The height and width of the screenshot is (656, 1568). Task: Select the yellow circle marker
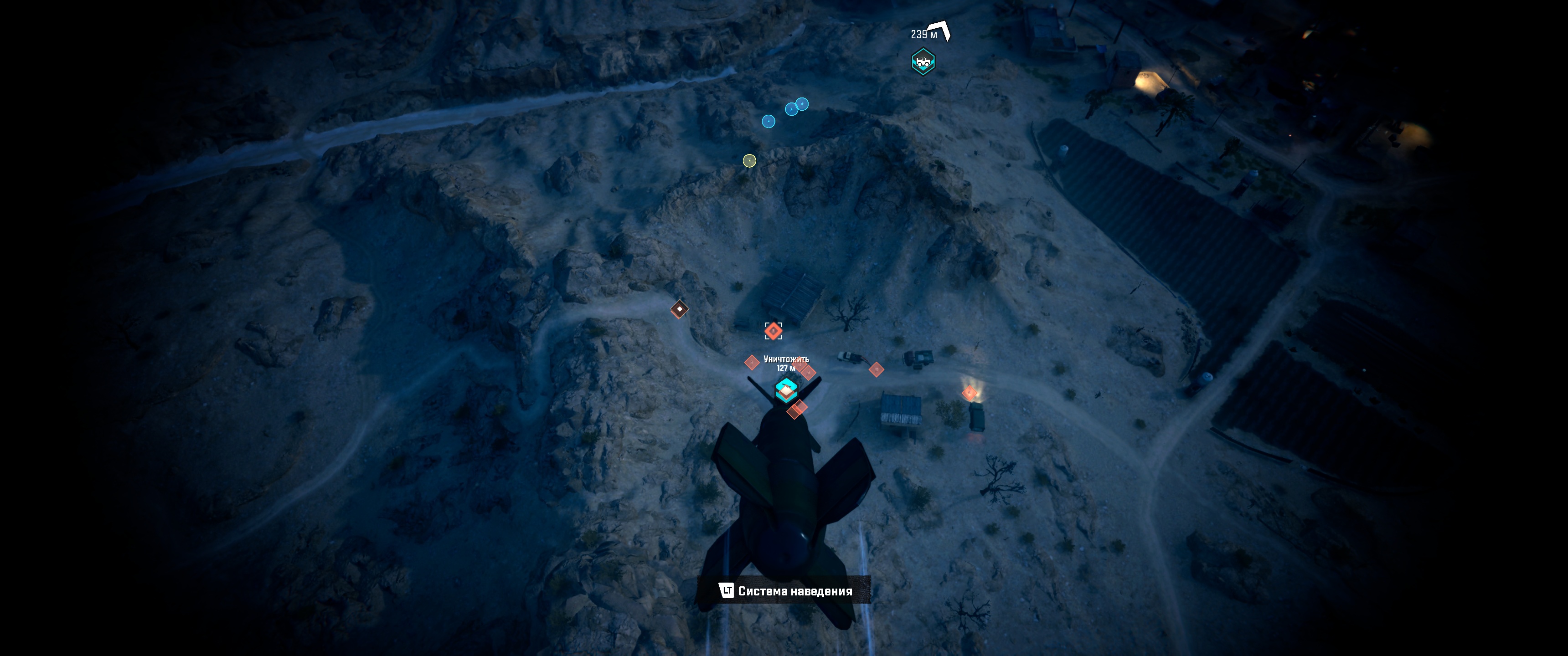(749, 161)
